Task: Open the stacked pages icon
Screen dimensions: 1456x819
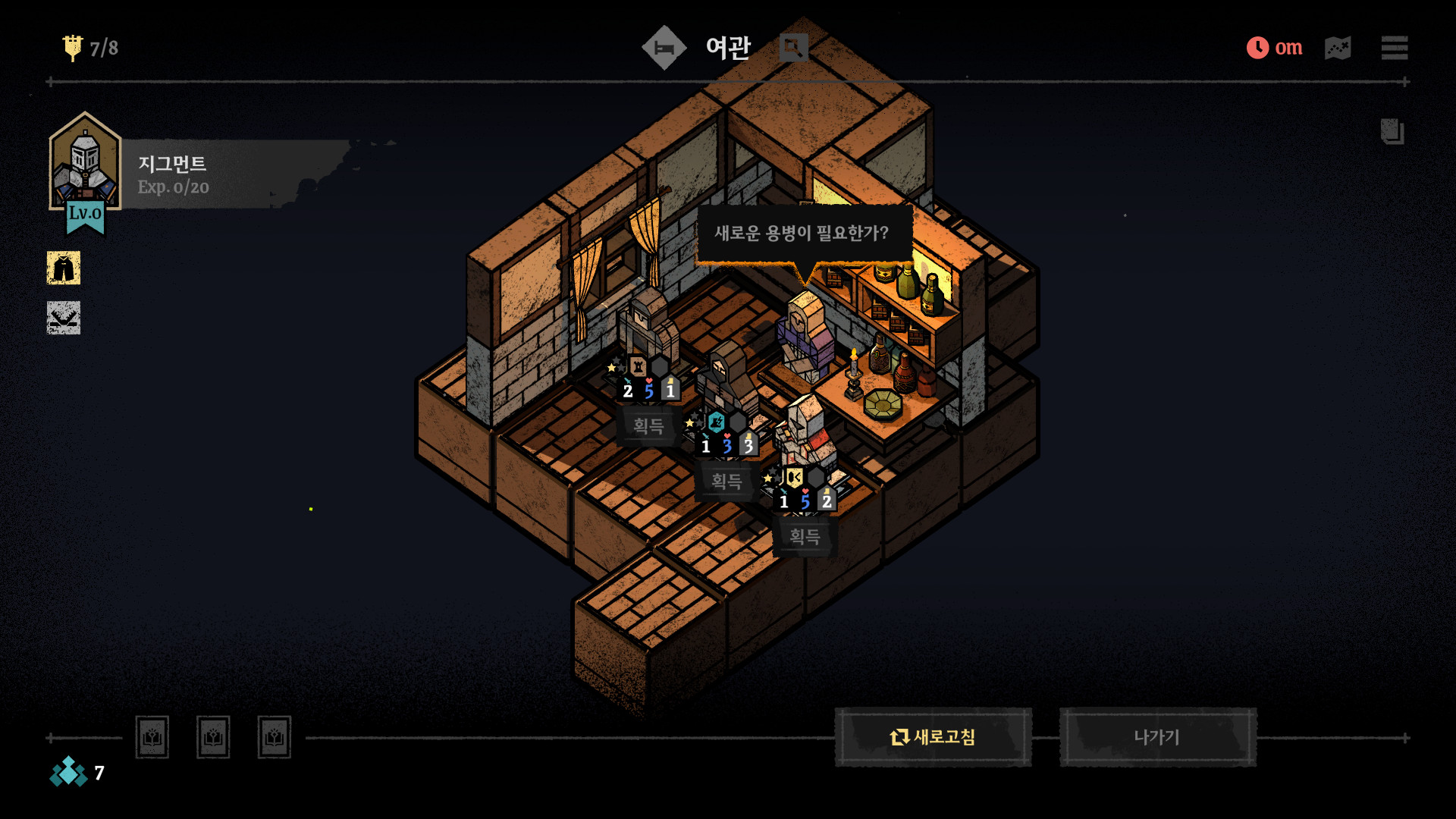Action: (1392, 132)
